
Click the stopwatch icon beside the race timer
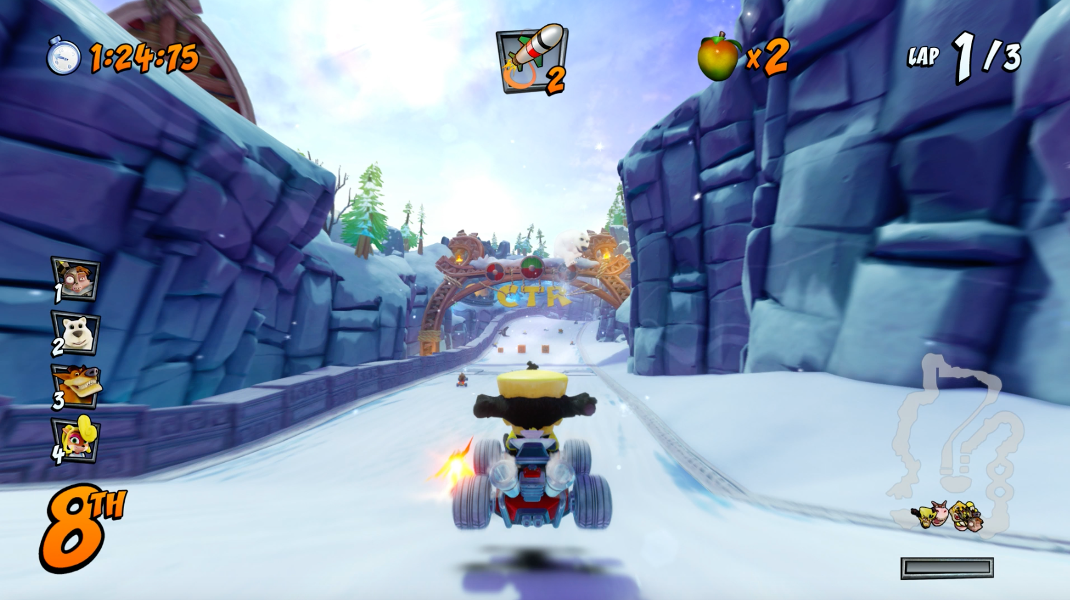click(63, 55)
